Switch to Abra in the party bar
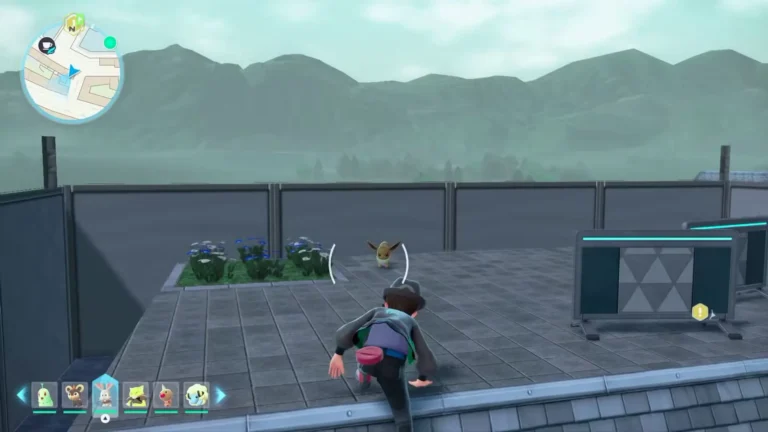This screenshot has width=768, height=432. [135, 396]
